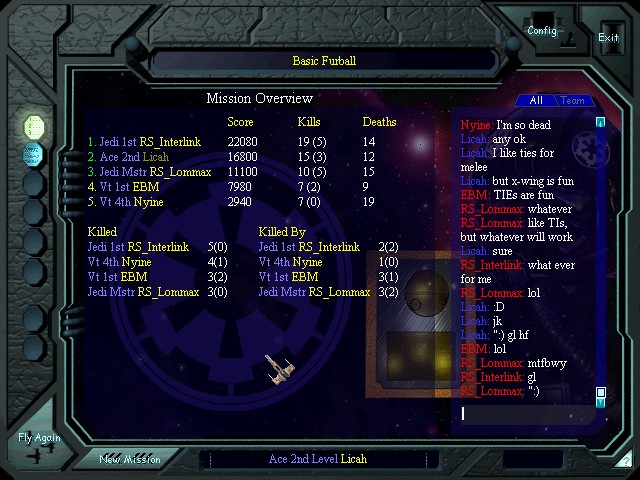The image size is (640, 480).
Task: Switch chat to the All tab
Action: coord(536,101)
